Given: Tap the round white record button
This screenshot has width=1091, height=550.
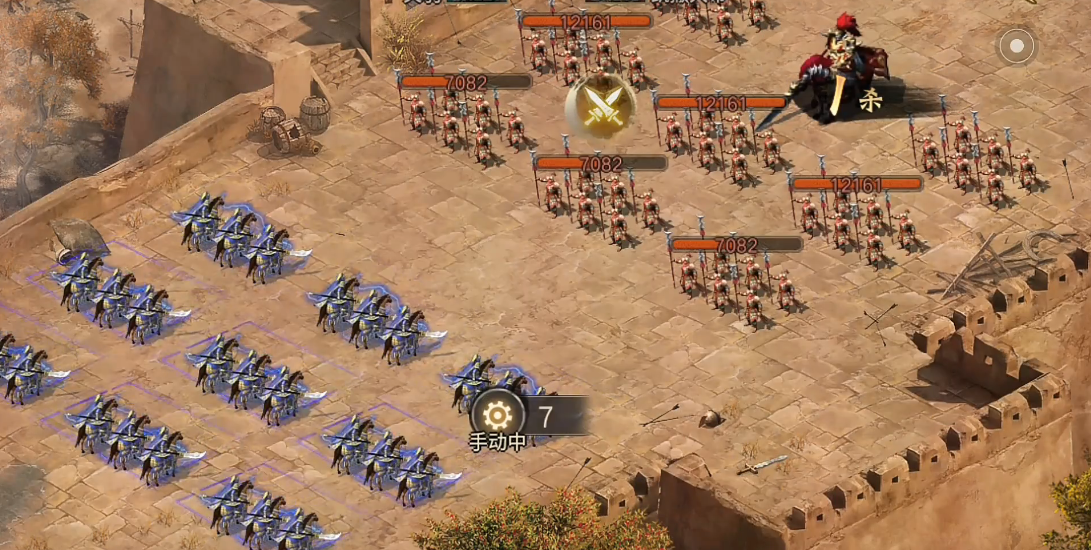Looking at the screenshot, I should click(x=1017, y=46).
